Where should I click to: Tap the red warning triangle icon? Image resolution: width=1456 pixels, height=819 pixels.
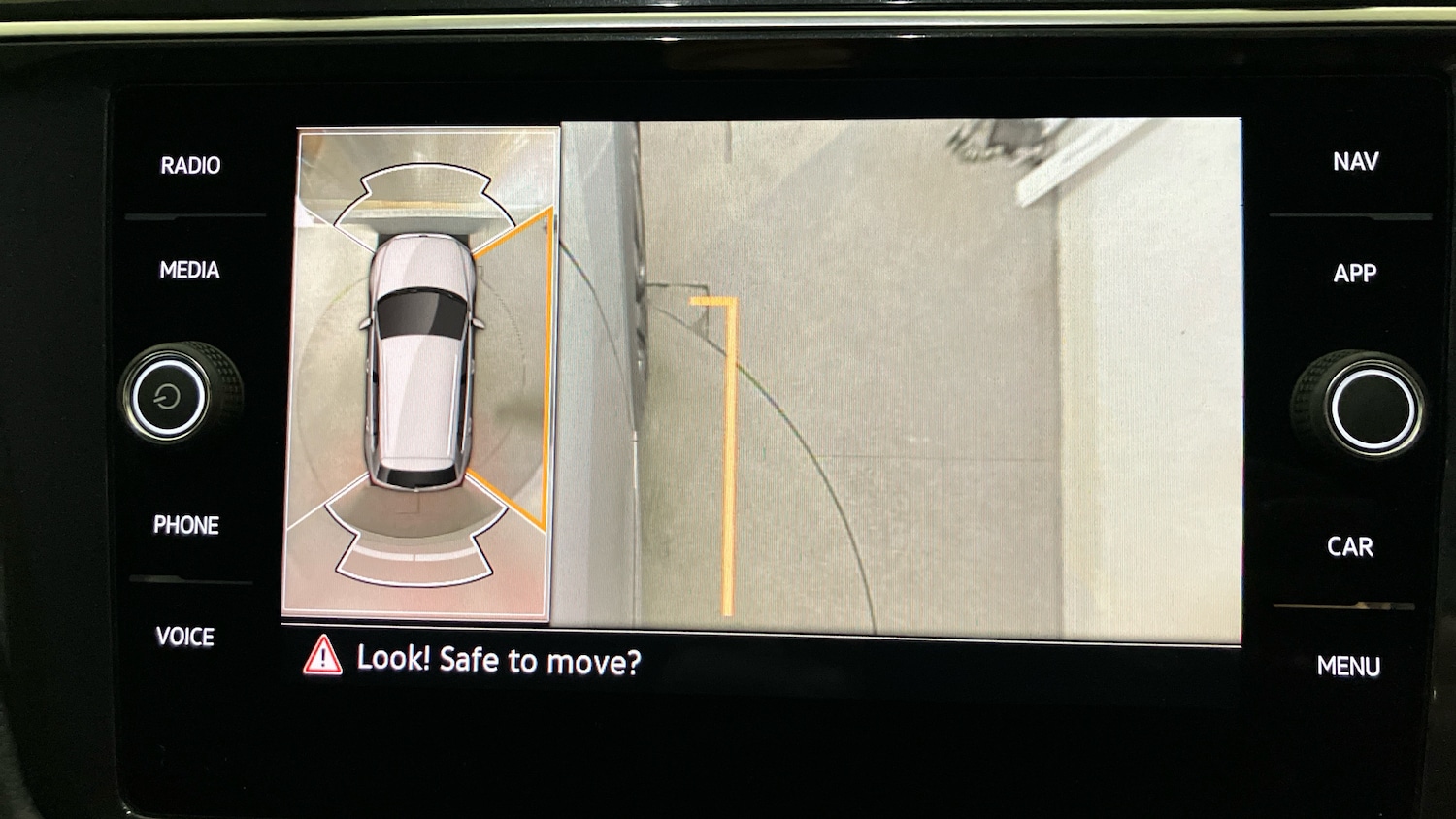point(322,656)
